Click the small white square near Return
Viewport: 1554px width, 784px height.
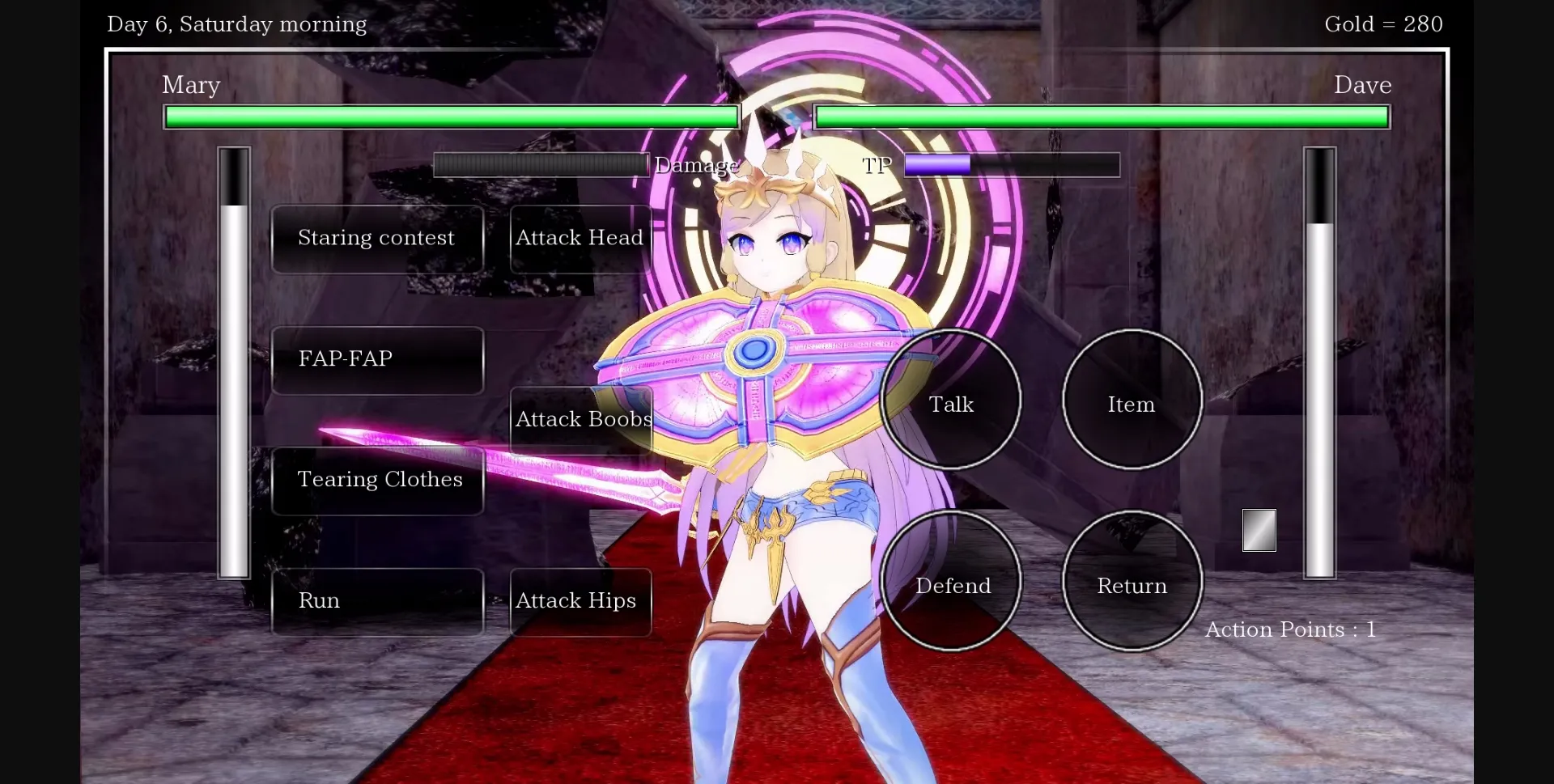tap(1259, 531)
